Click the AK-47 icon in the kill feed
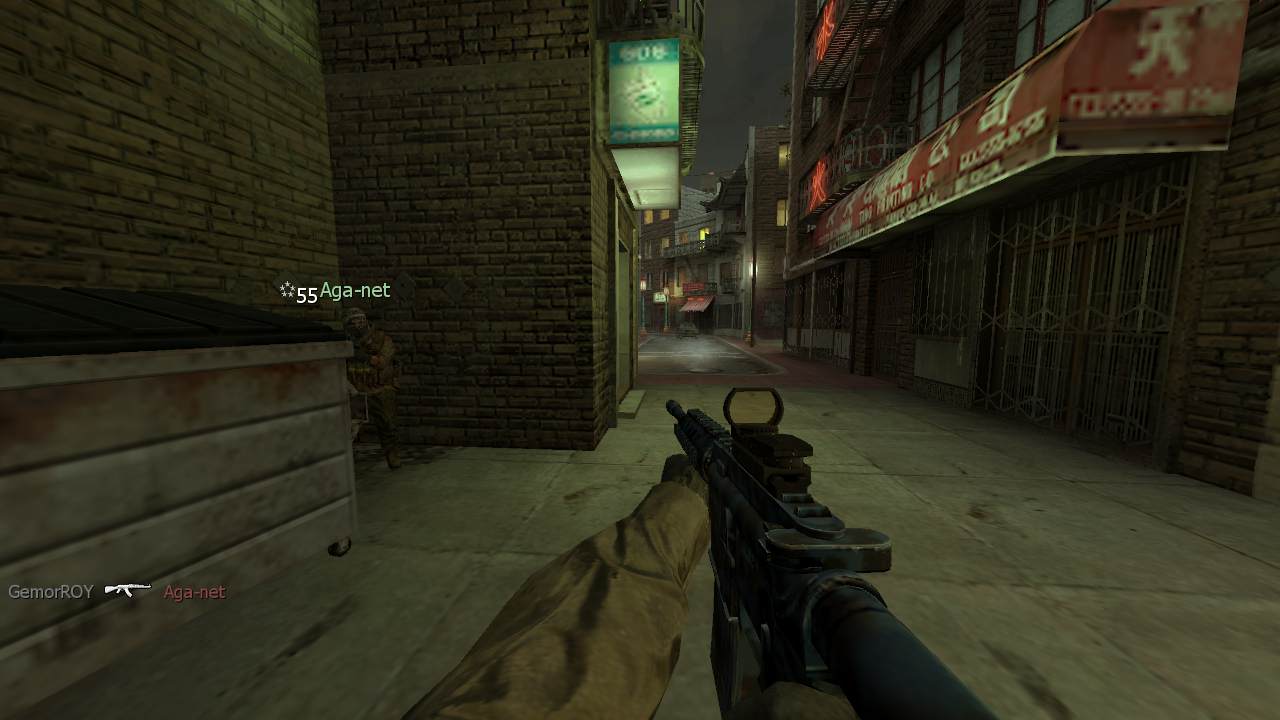 click(x=128, y=590)
